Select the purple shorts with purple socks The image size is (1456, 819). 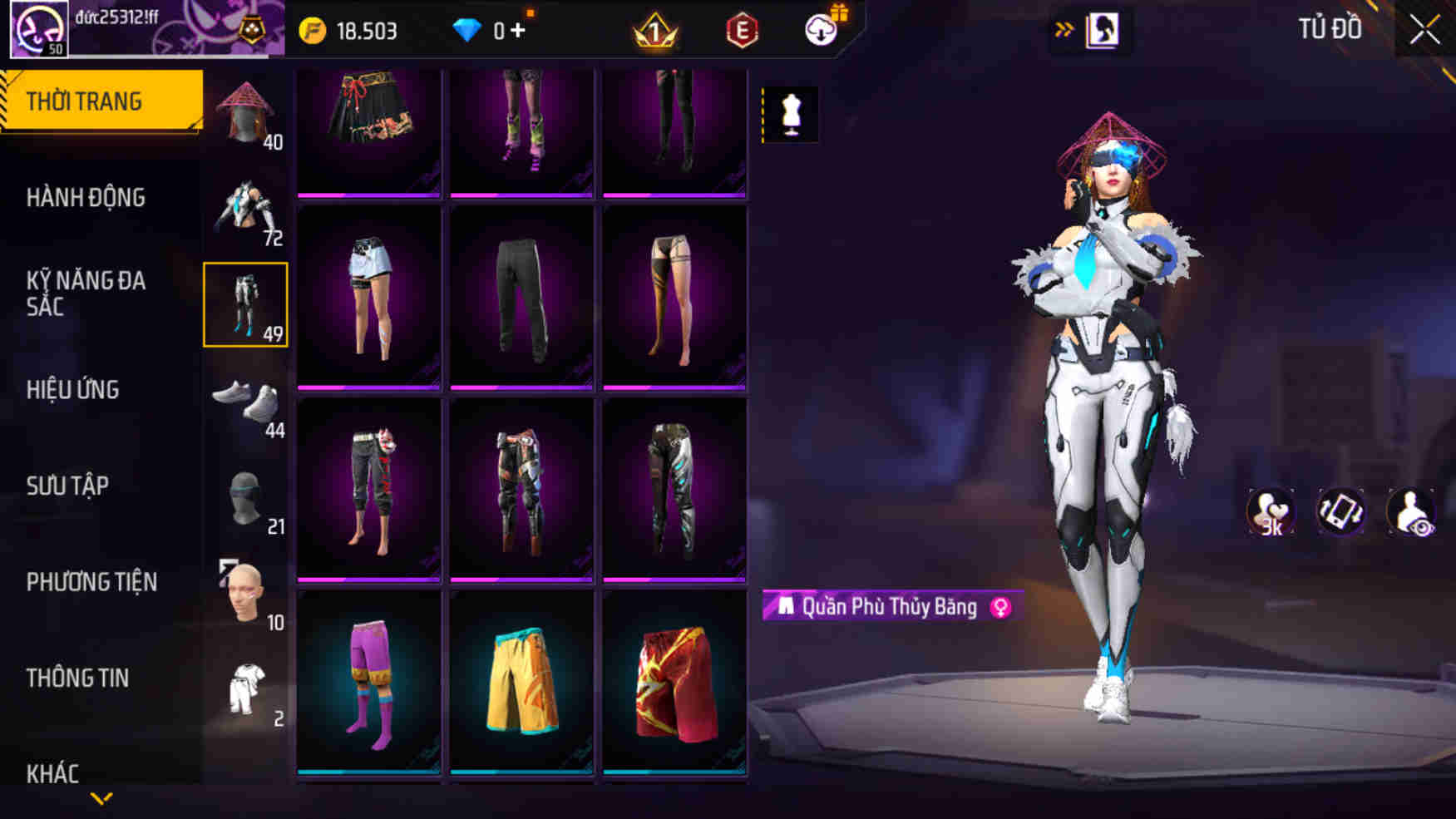(x=369, y=682)
